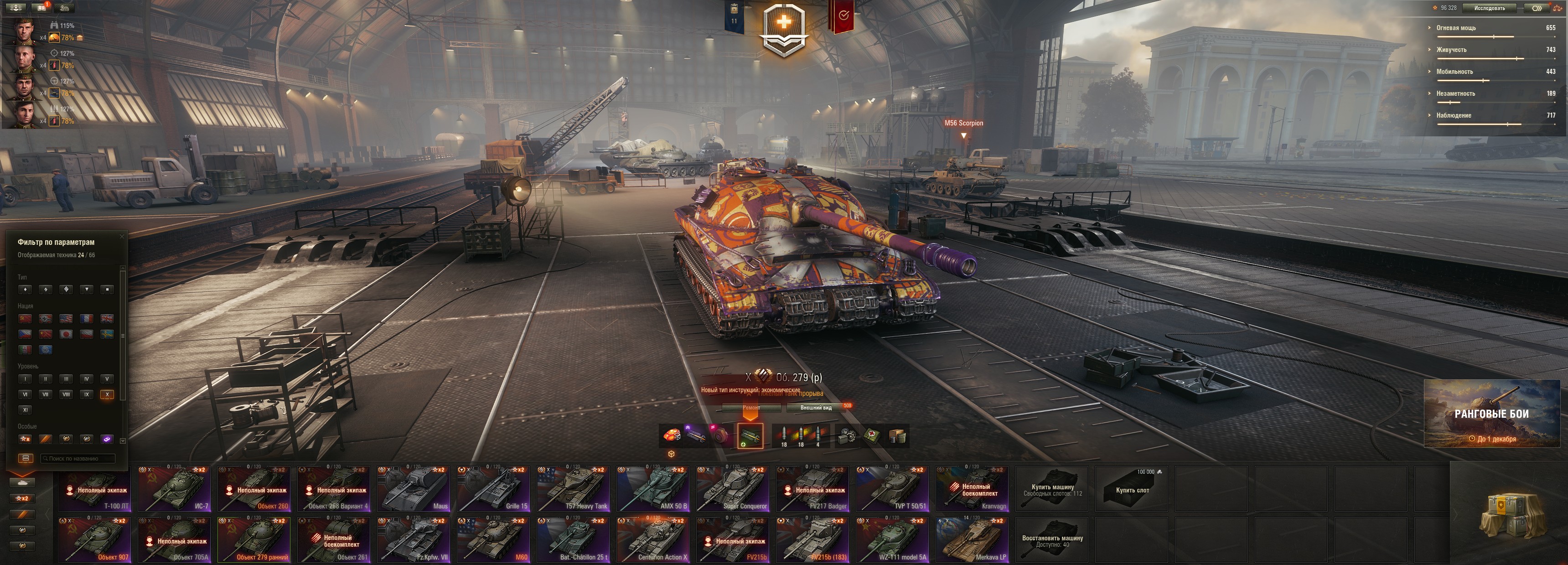
Task: Open the Ранговые бои banner
Action: pos(1491,414)
